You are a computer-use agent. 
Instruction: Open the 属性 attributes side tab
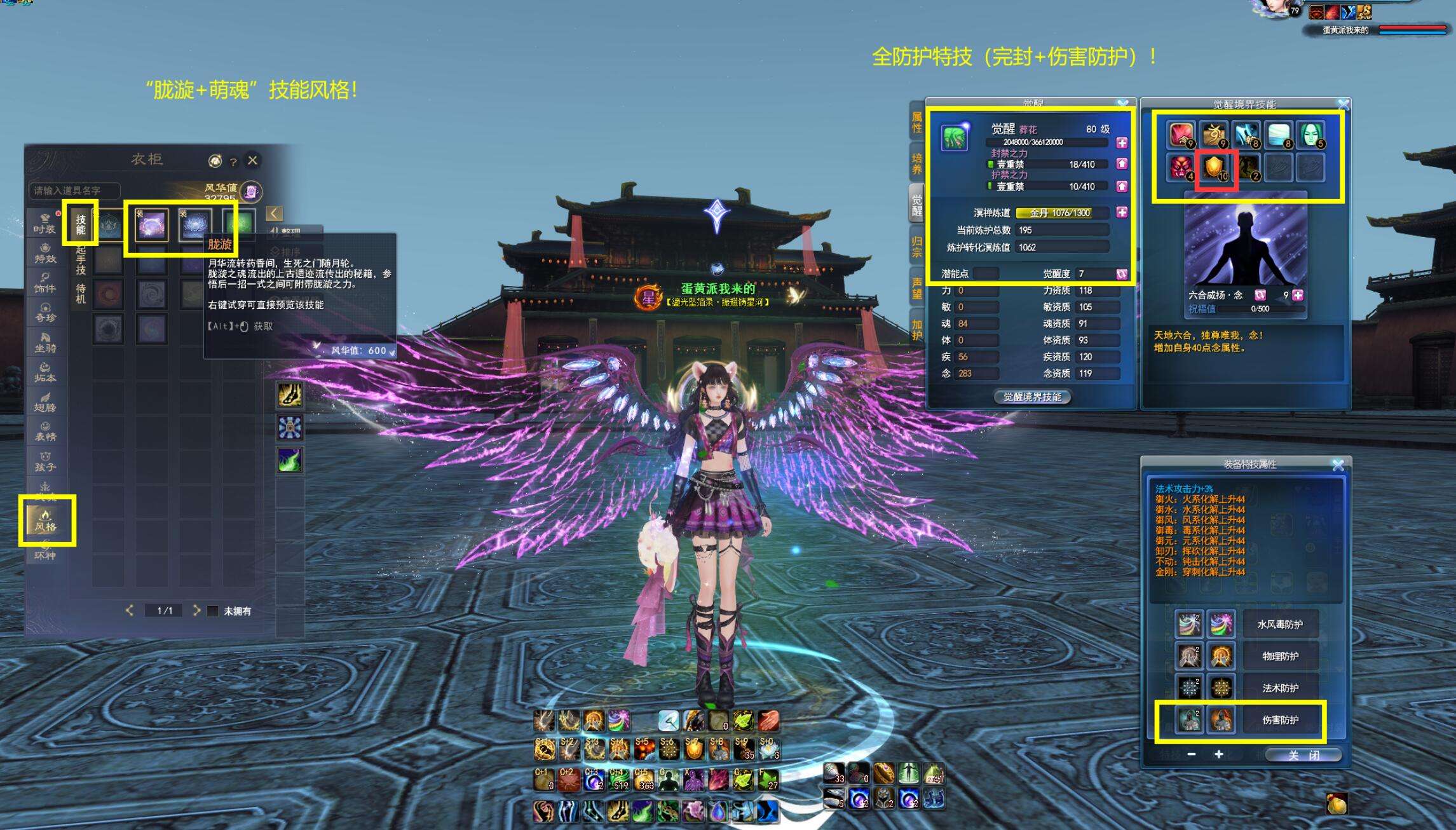tap(916, 122)
